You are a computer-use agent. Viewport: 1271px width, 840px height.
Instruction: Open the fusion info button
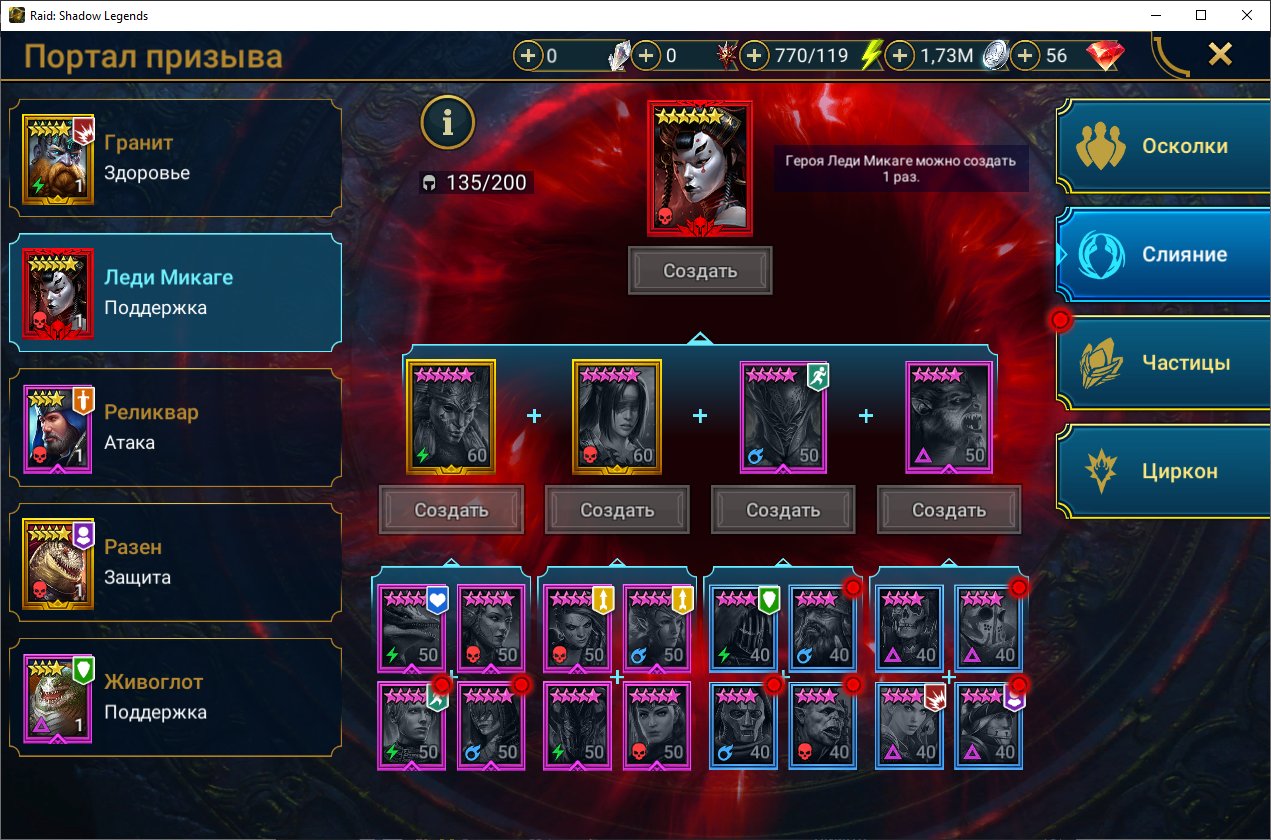(447, 122)
